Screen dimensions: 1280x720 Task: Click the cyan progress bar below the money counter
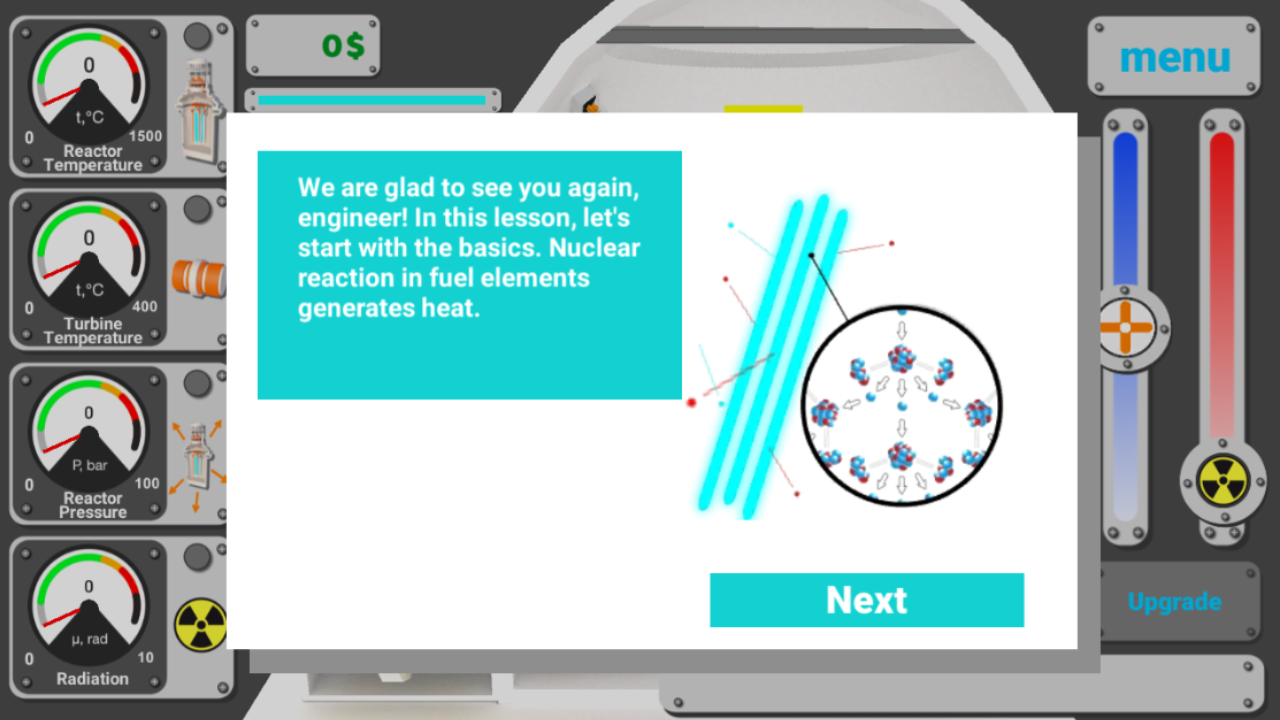pos(371,99)
